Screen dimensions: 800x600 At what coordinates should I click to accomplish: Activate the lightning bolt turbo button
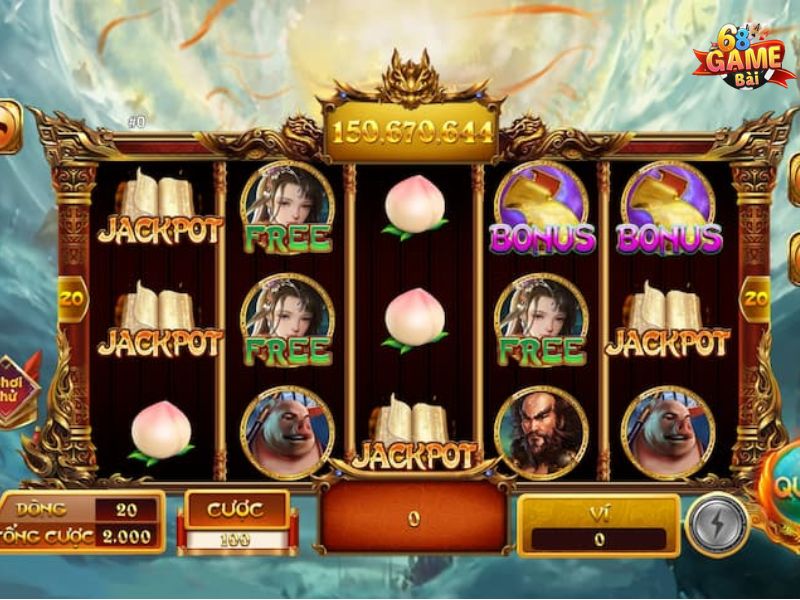click(x=717, y=524)
